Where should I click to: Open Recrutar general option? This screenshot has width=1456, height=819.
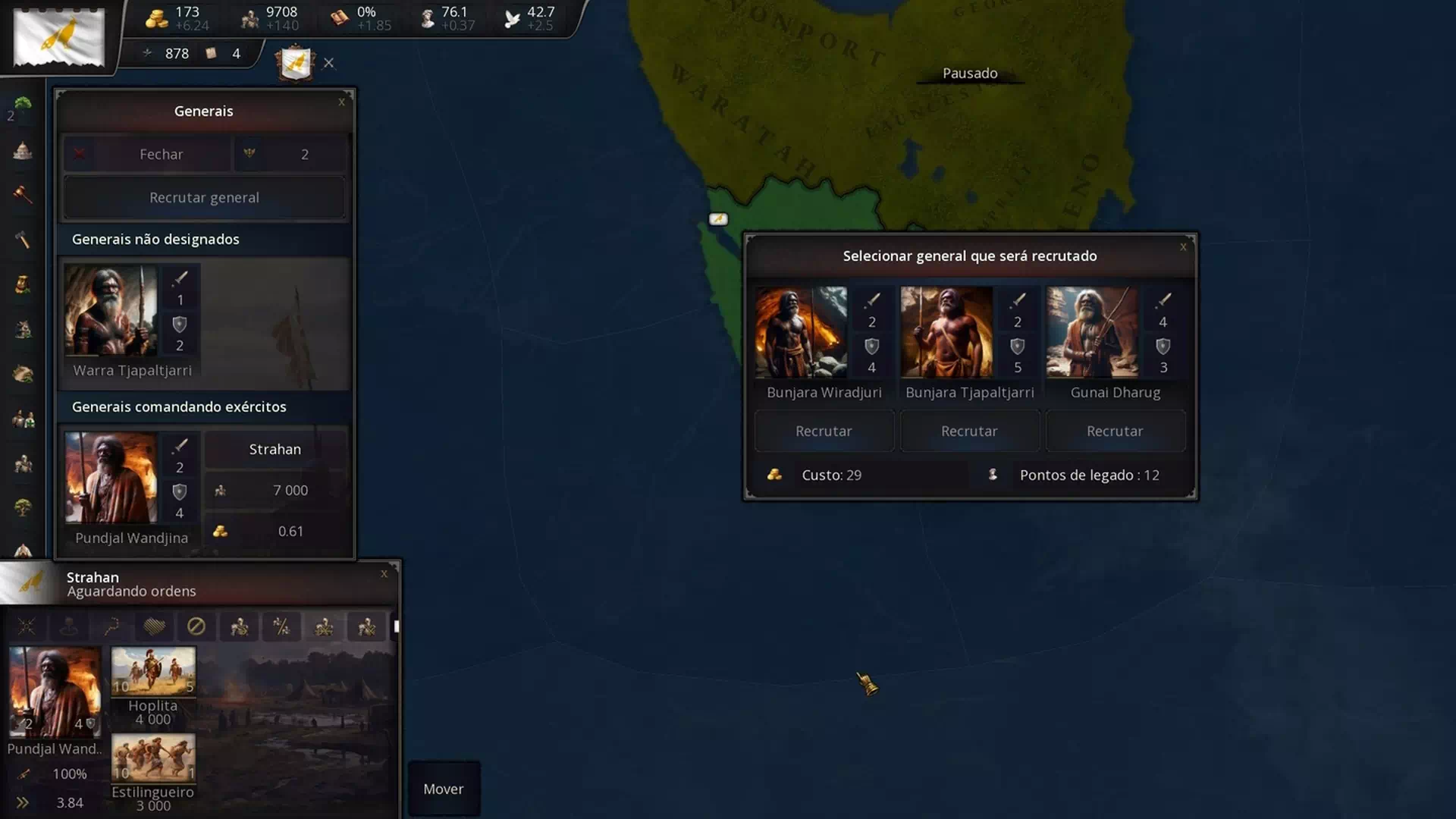204,198
